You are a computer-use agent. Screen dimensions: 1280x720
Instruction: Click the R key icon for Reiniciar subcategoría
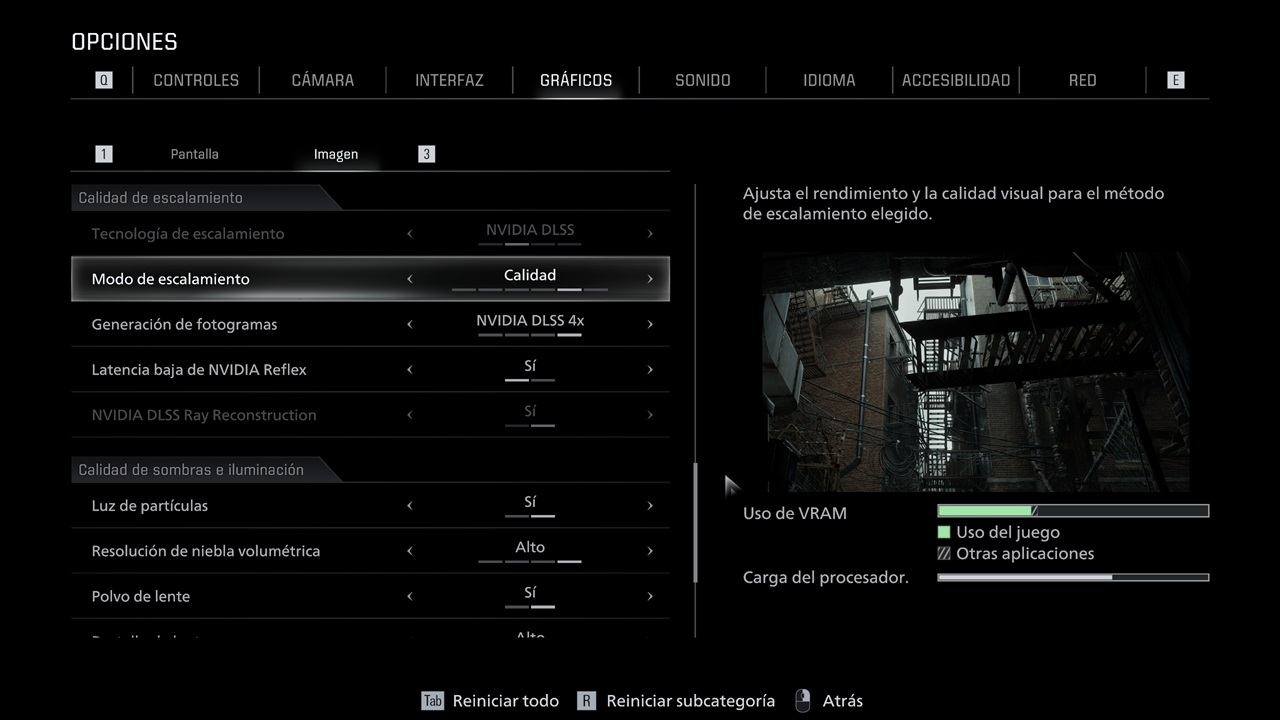587,700
